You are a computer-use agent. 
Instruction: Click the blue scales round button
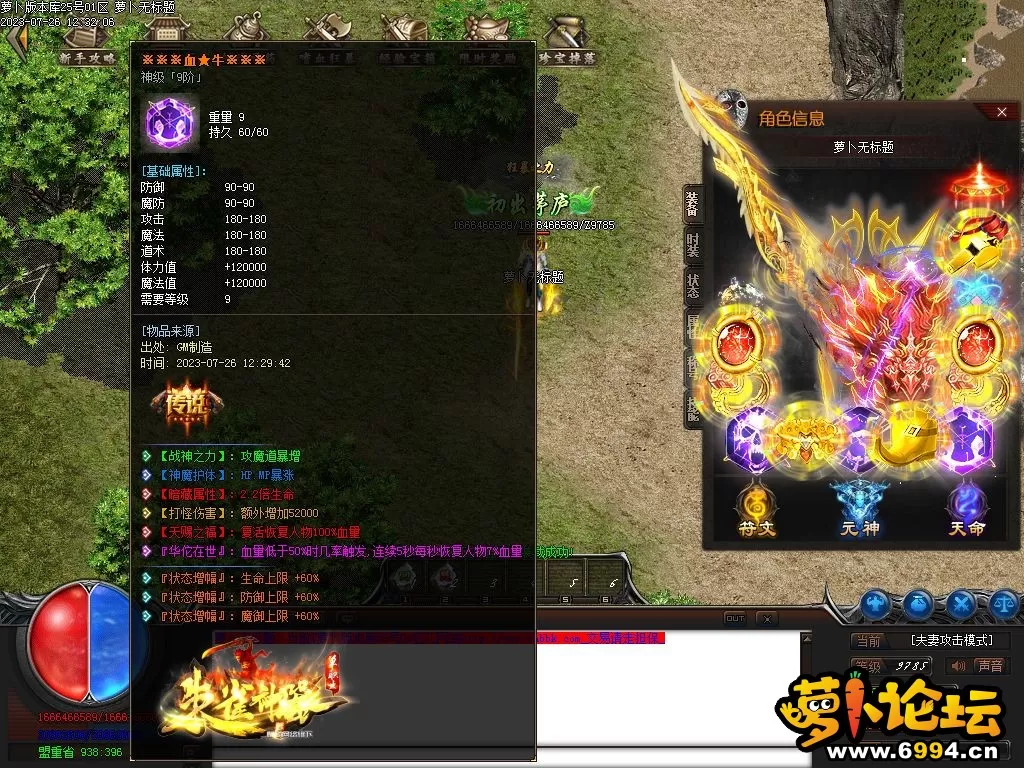(x=1004, y=604)
